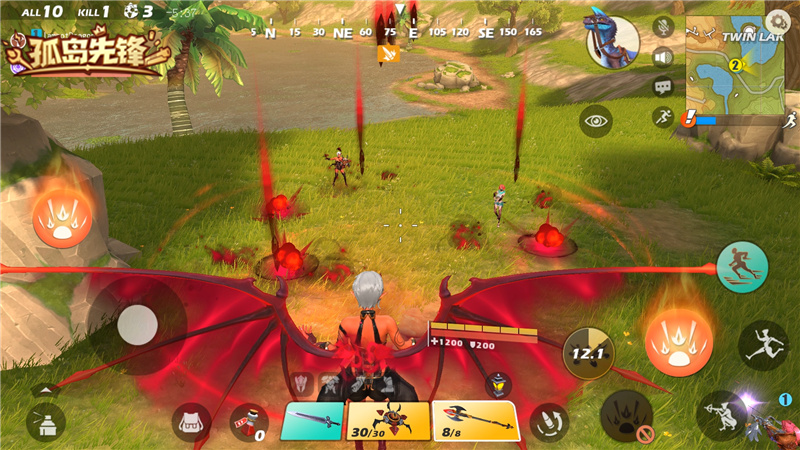
Task: Open the quick chat speech bubble
Action: (663, 88)
